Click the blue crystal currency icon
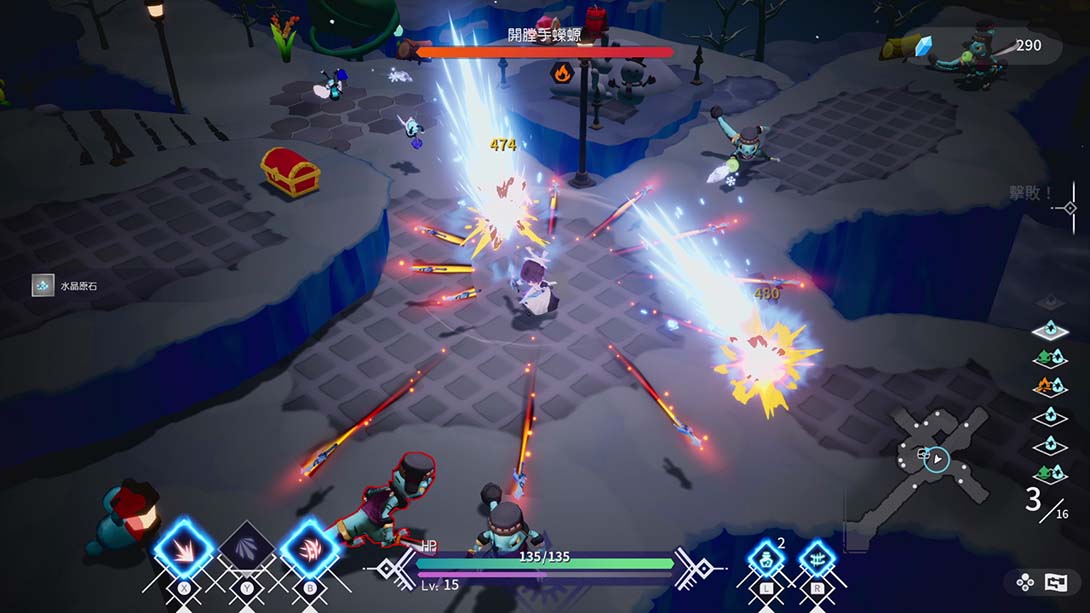This screenshot has width=1090, height=613. [923, 46]
